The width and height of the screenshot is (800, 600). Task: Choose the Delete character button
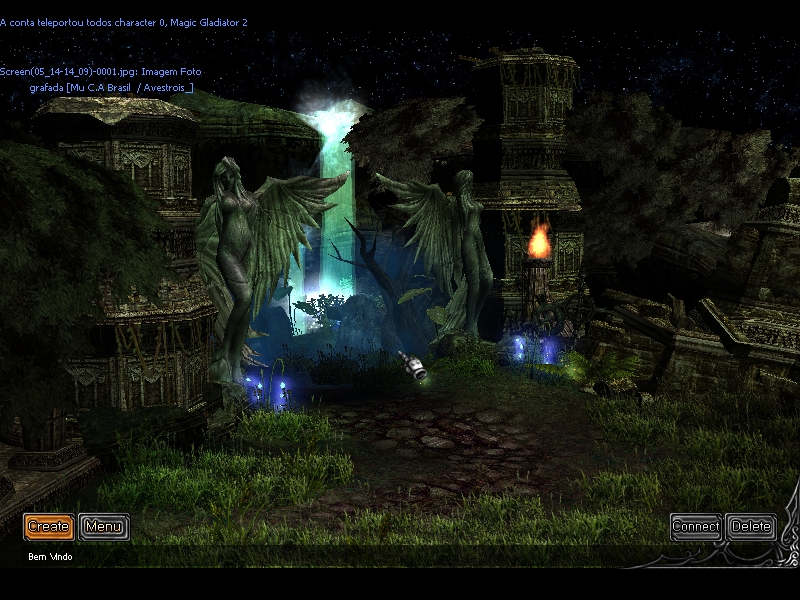pyautogui.click(x=751, y=527)
